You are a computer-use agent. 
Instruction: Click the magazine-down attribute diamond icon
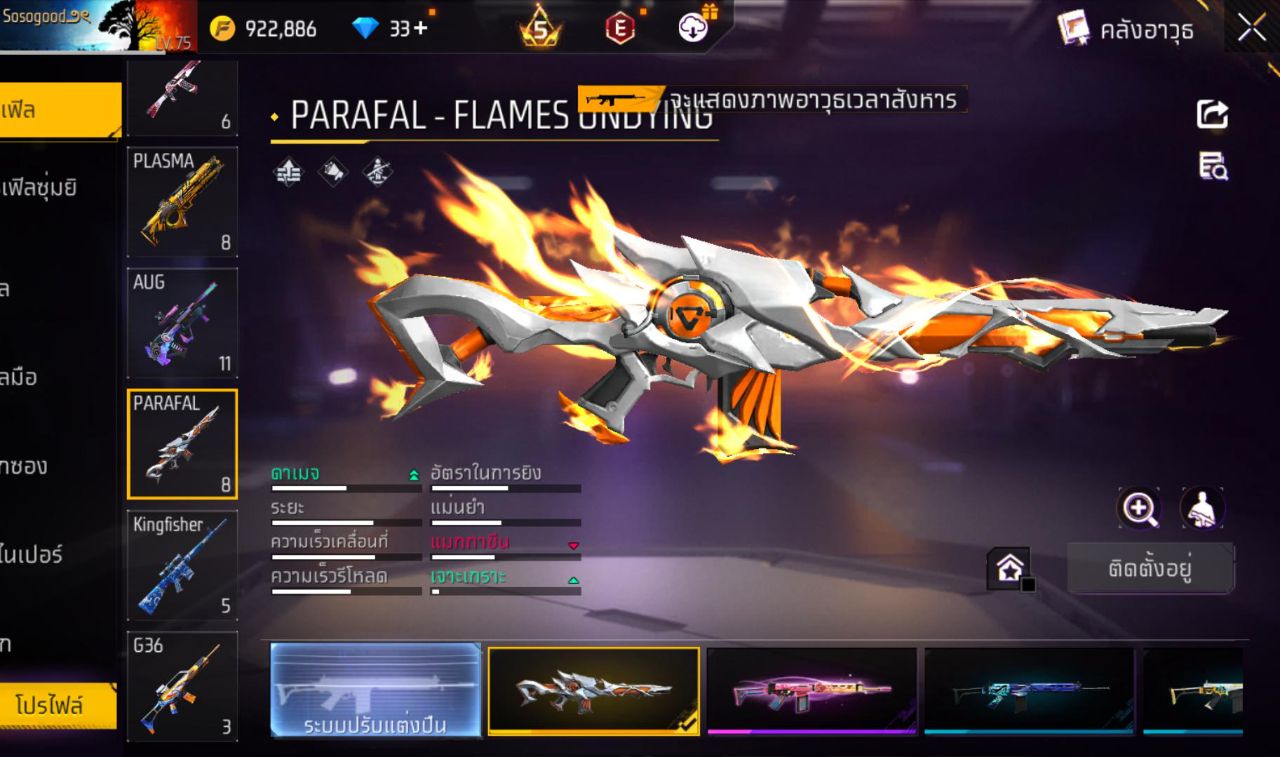tap(573, 546)
